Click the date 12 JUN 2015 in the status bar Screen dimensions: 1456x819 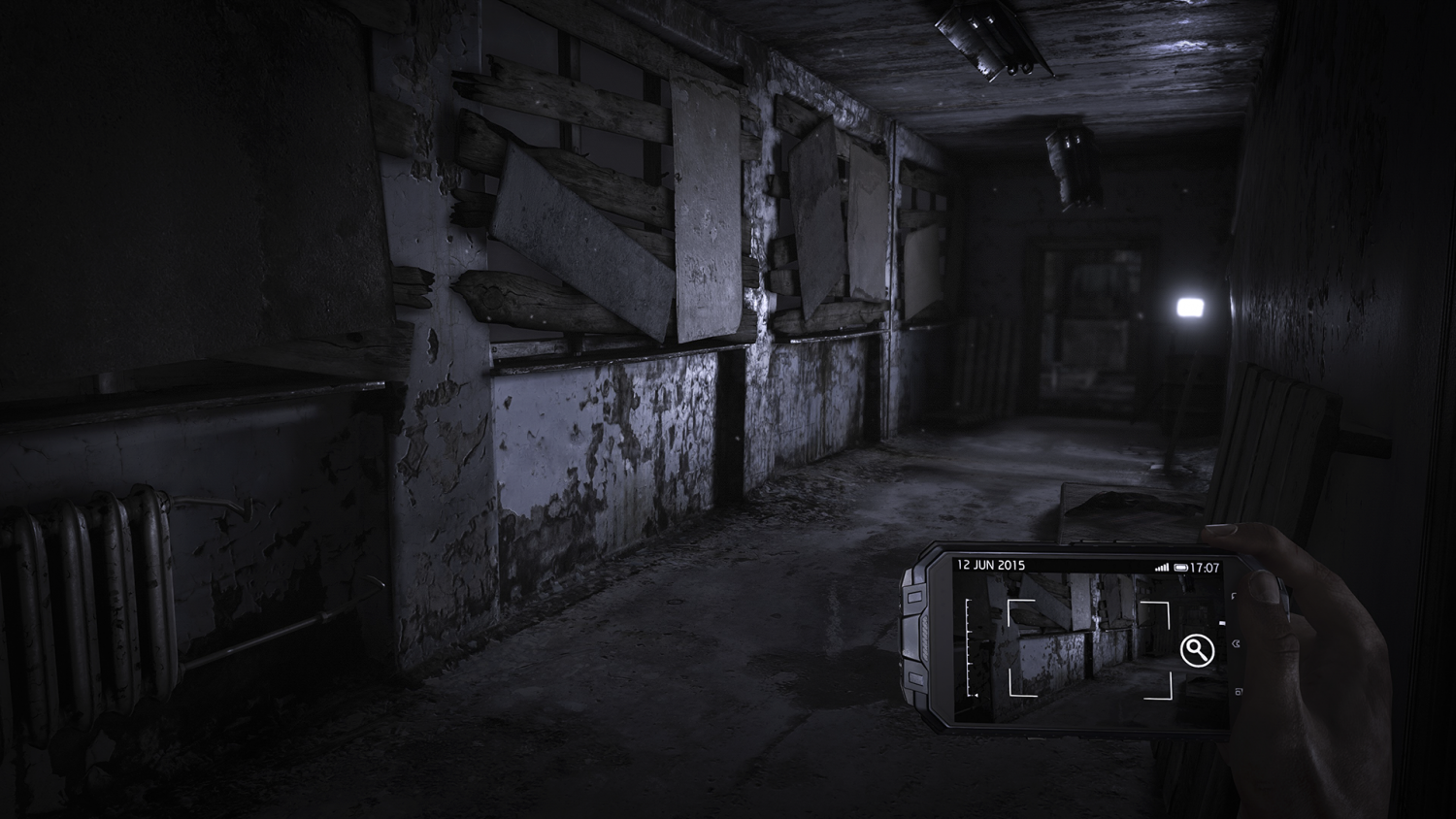990,565
